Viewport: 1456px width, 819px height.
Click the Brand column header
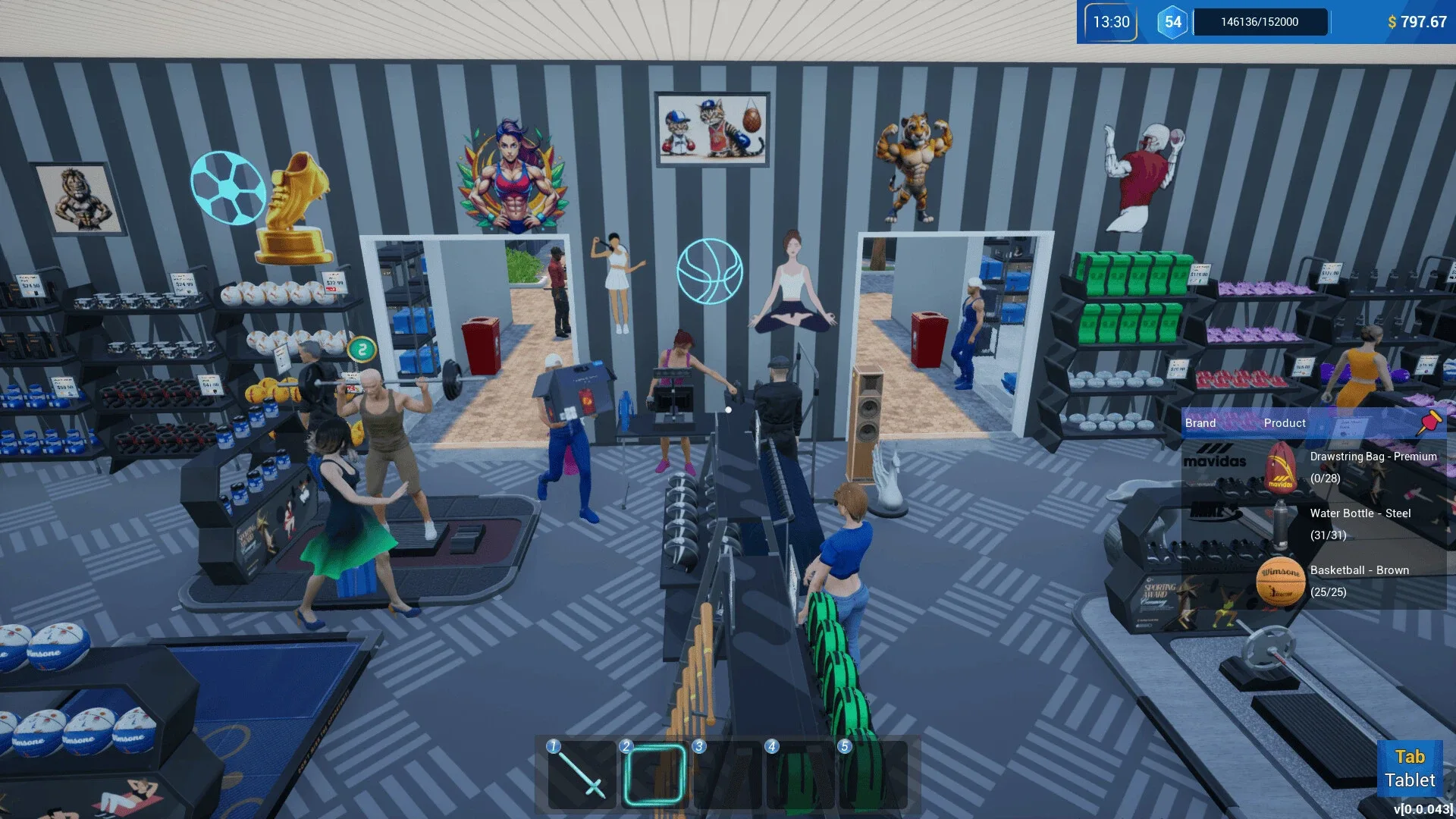1200,422
